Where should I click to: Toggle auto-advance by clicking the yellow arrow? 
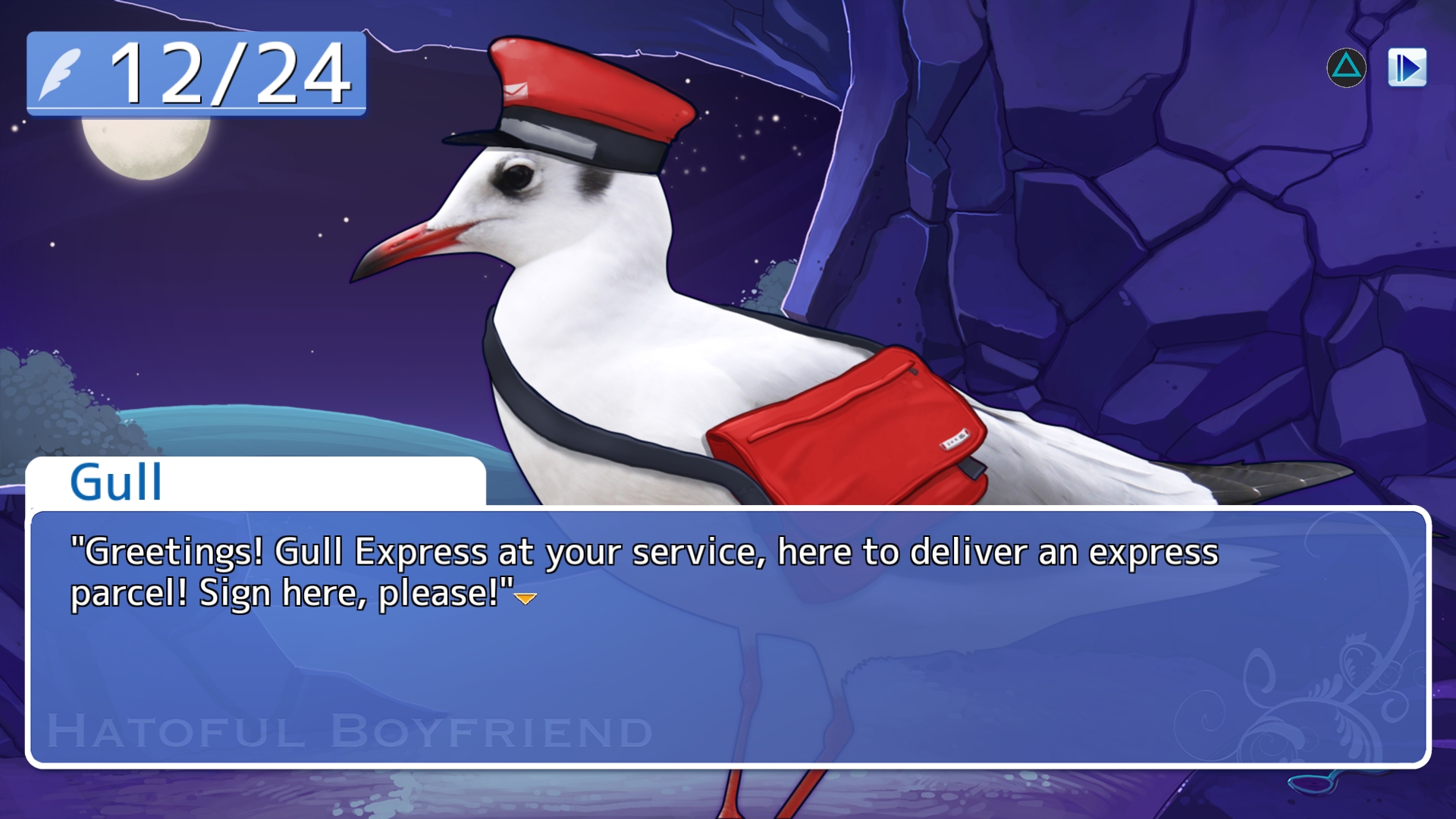(524, 600)
